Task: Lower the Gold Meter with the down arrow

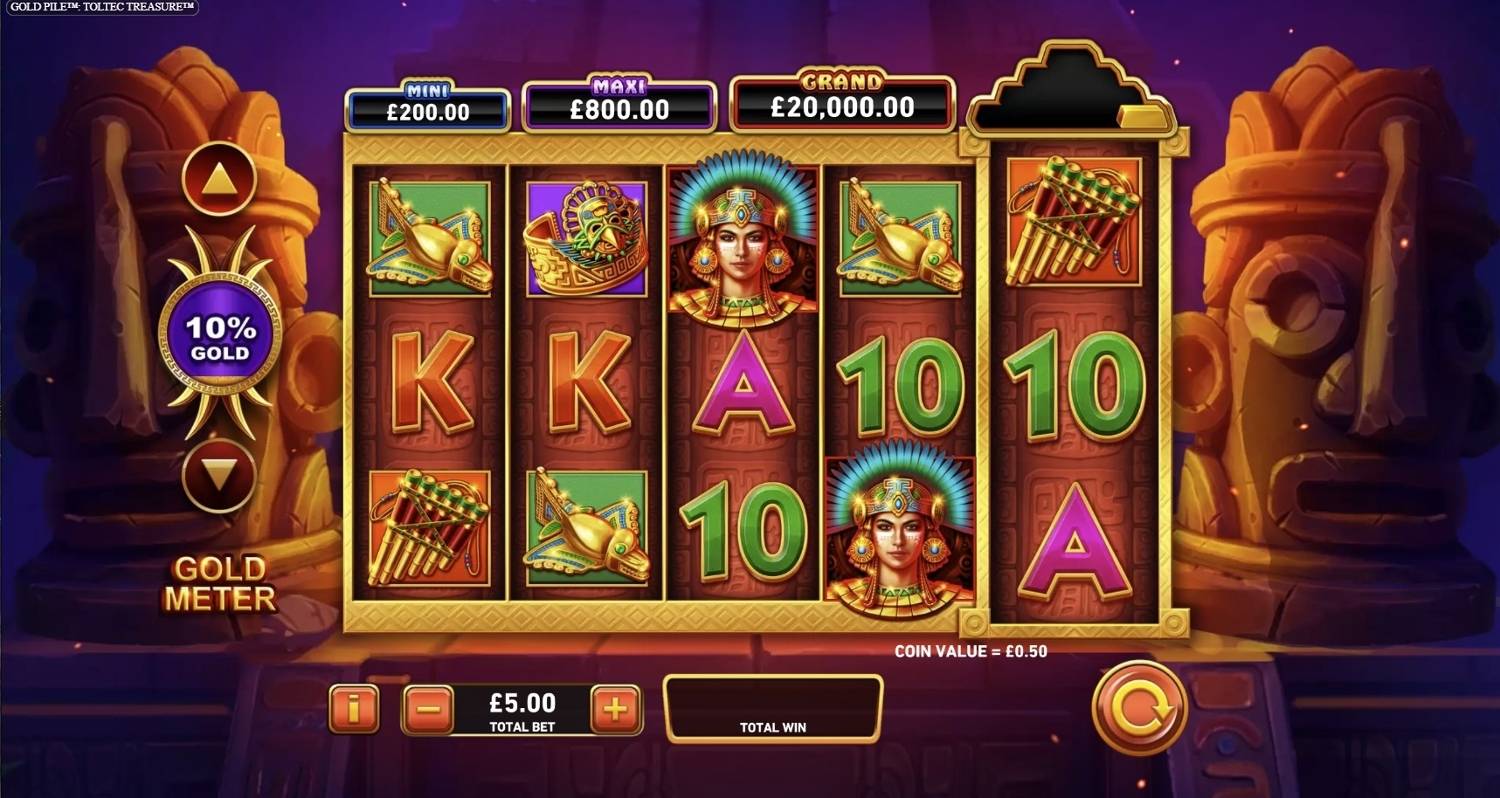Action: [219, 475]
